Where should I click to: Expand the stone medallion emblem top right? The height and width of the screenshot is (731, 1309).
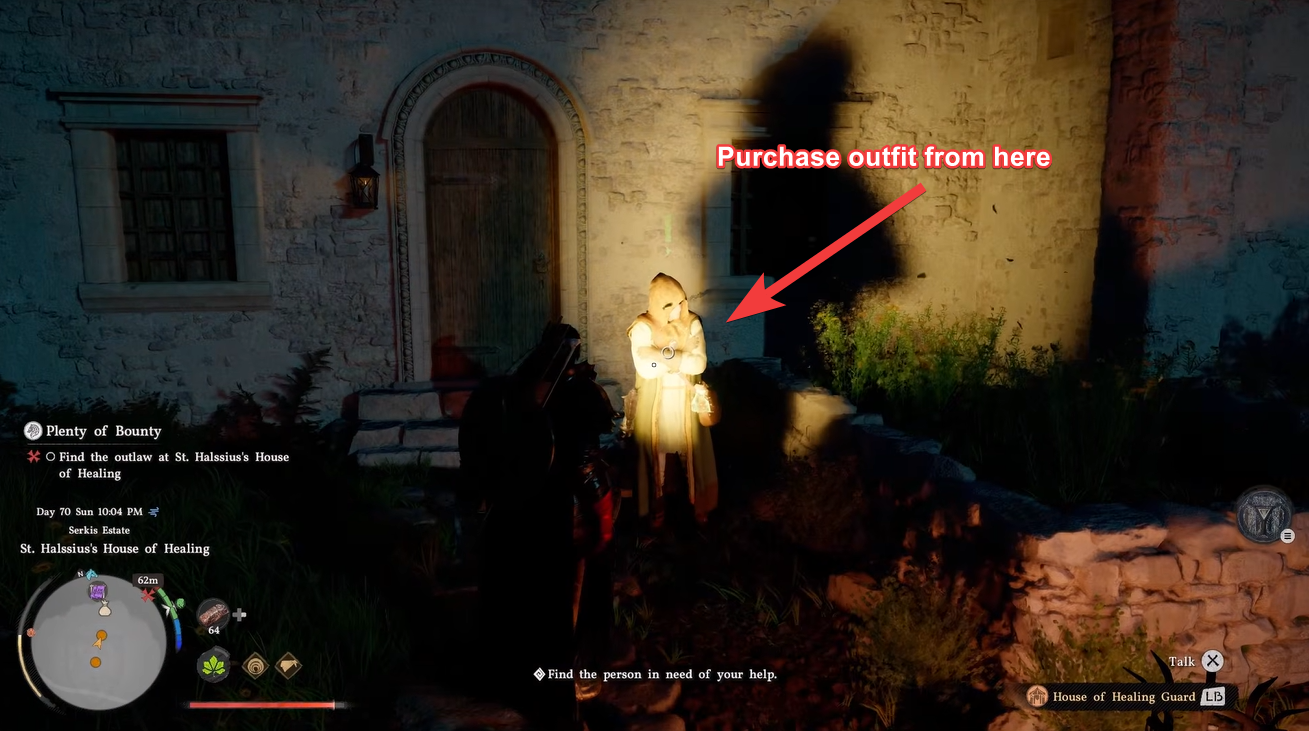click(x=1264, y=514)
